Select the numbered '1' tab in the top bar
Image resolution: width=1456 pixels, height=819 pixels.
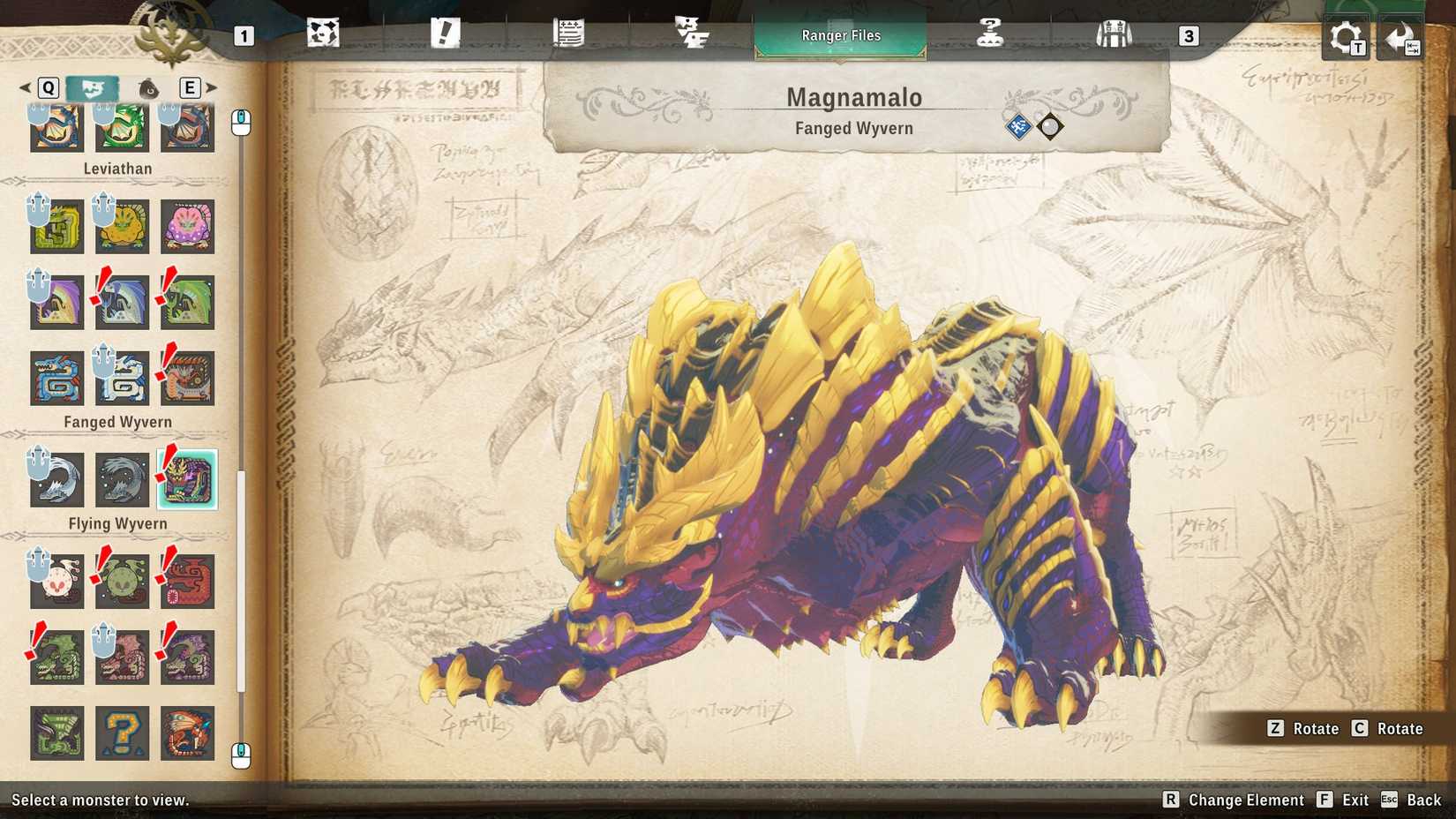coord(244,37)
